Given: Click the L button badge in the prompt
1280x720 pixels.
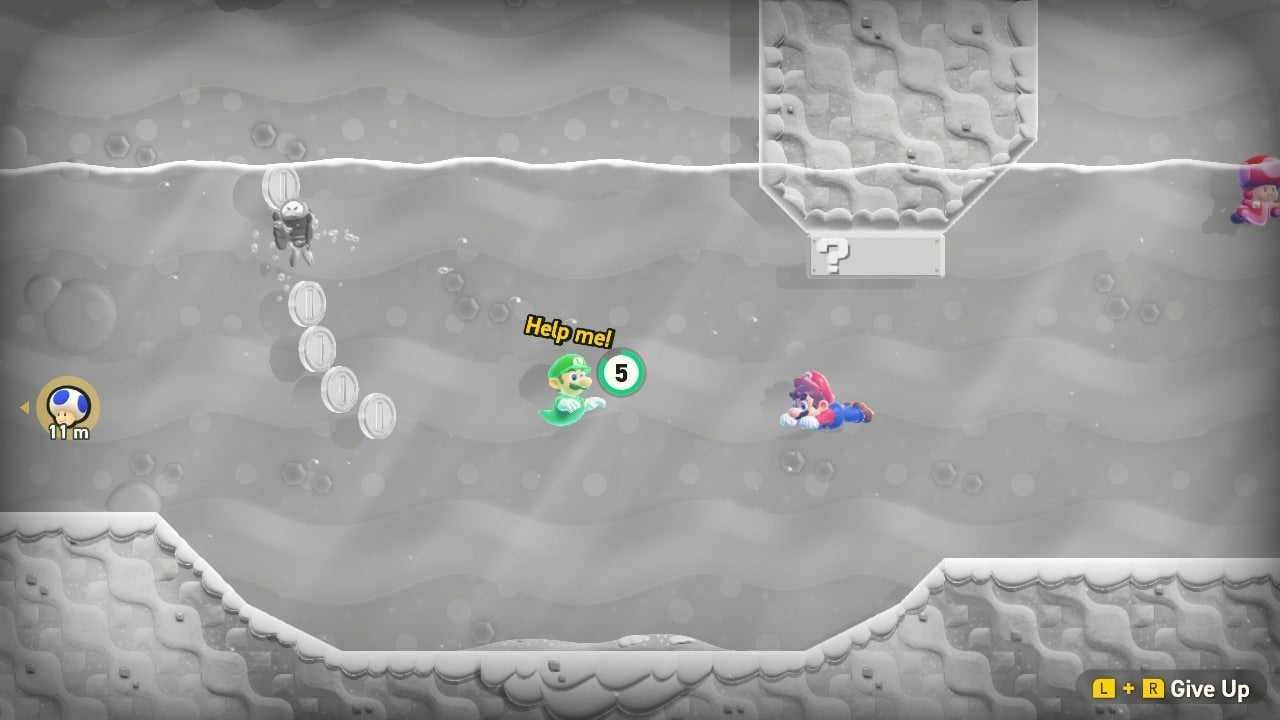Looking at the screenshot, I should click(x=1104, y=689).
